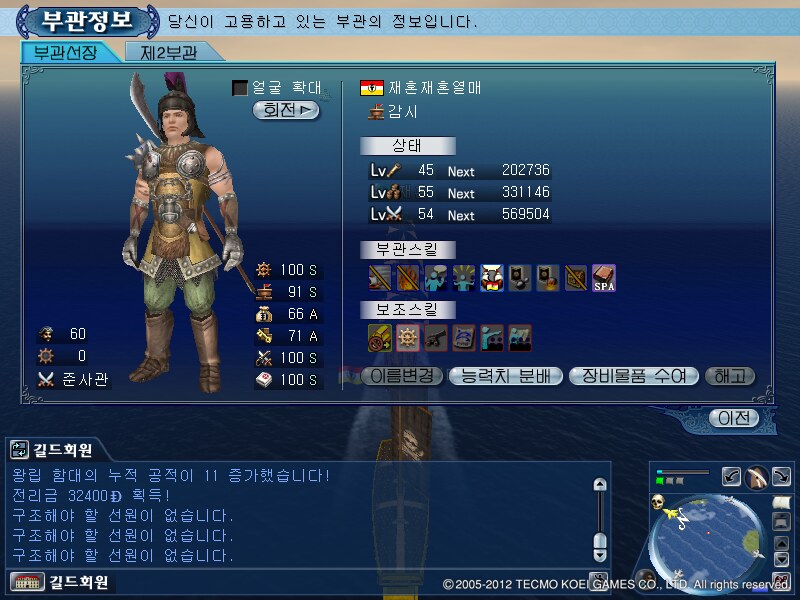The height and width of the screenshot is (600, 800).
Task: Open the chat channel building icon
Action: pos(20,581)
